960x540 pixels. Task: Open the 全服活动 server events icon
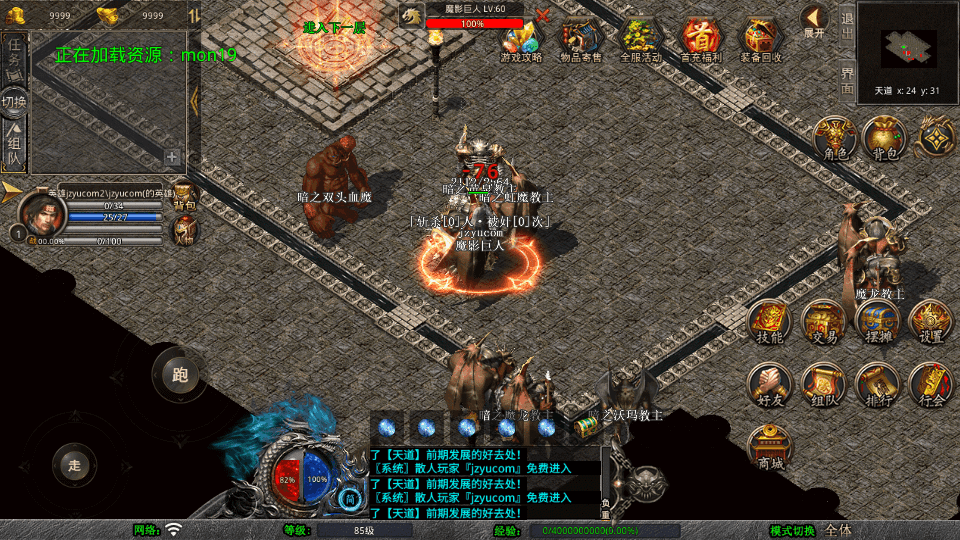pyautogui.click(x=641, y=40)
